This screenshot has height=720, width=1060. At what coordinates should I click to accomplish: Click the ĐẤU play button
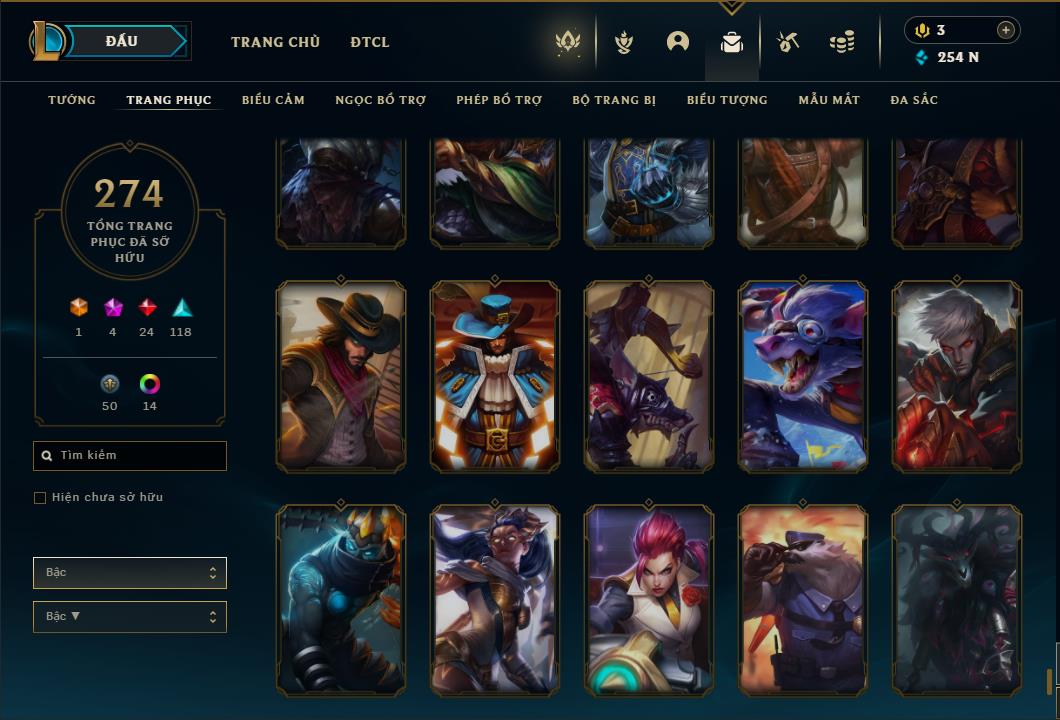[x=122, y=41]
